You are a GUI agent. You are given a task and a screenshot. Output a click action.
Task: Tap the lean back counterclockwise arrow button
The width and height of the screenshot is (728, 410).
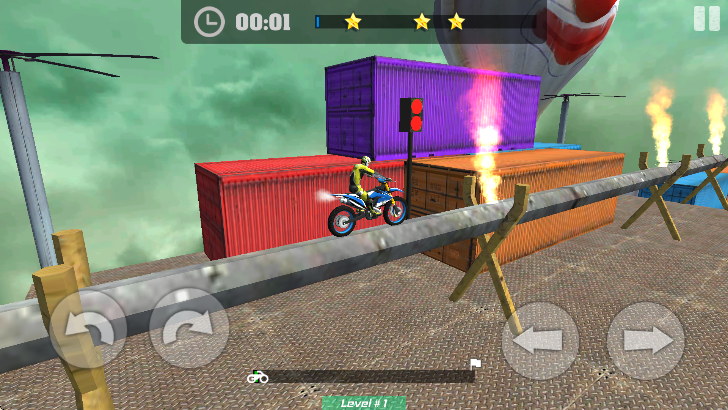tap(88, 328)
